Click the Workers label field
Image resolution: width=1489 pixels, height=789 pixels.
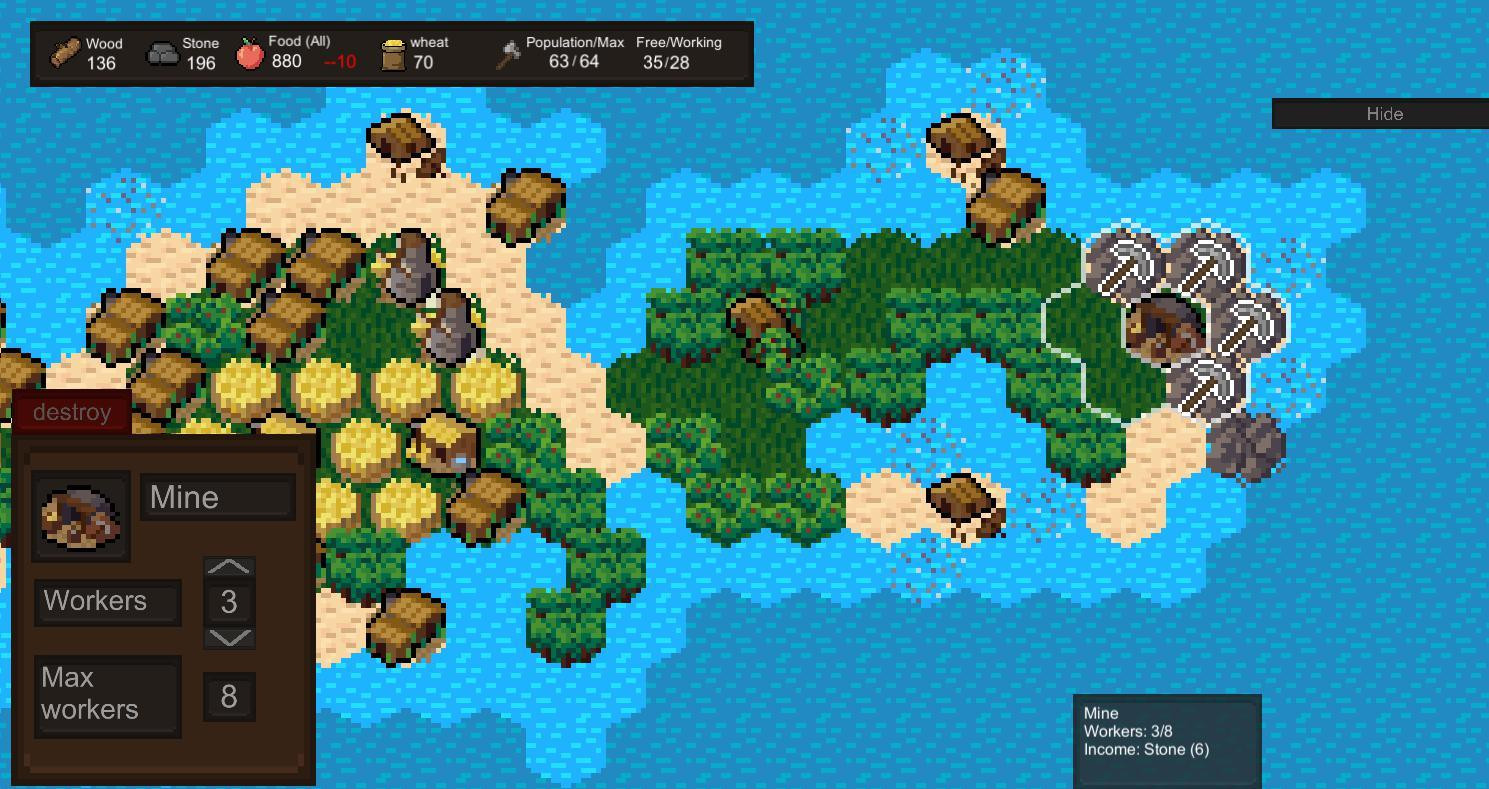point(106,601)
